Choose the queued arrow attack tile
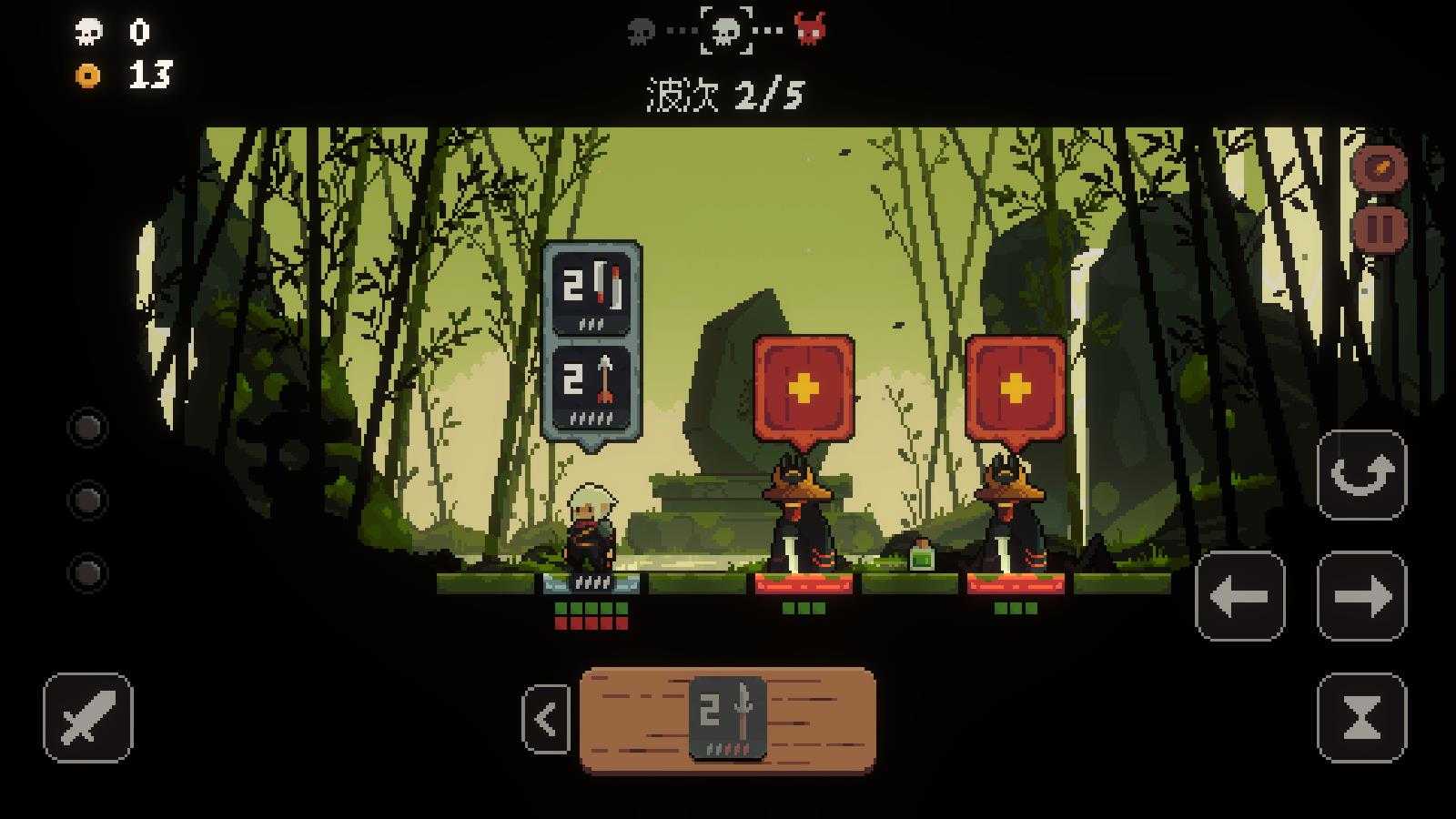1456x819 pixels. coord(591,387)
